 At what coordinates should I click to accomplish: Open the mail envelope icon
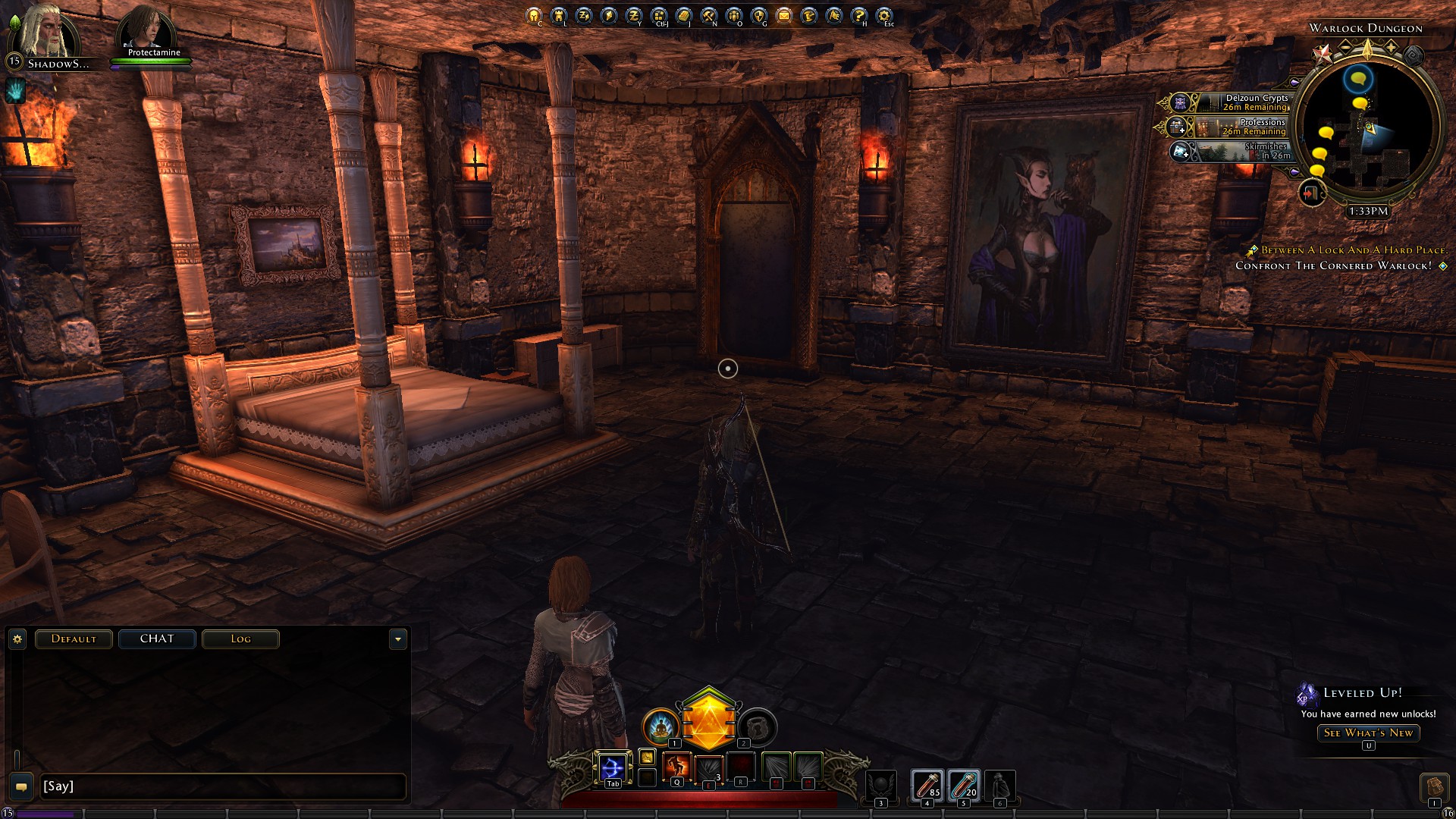784,15
